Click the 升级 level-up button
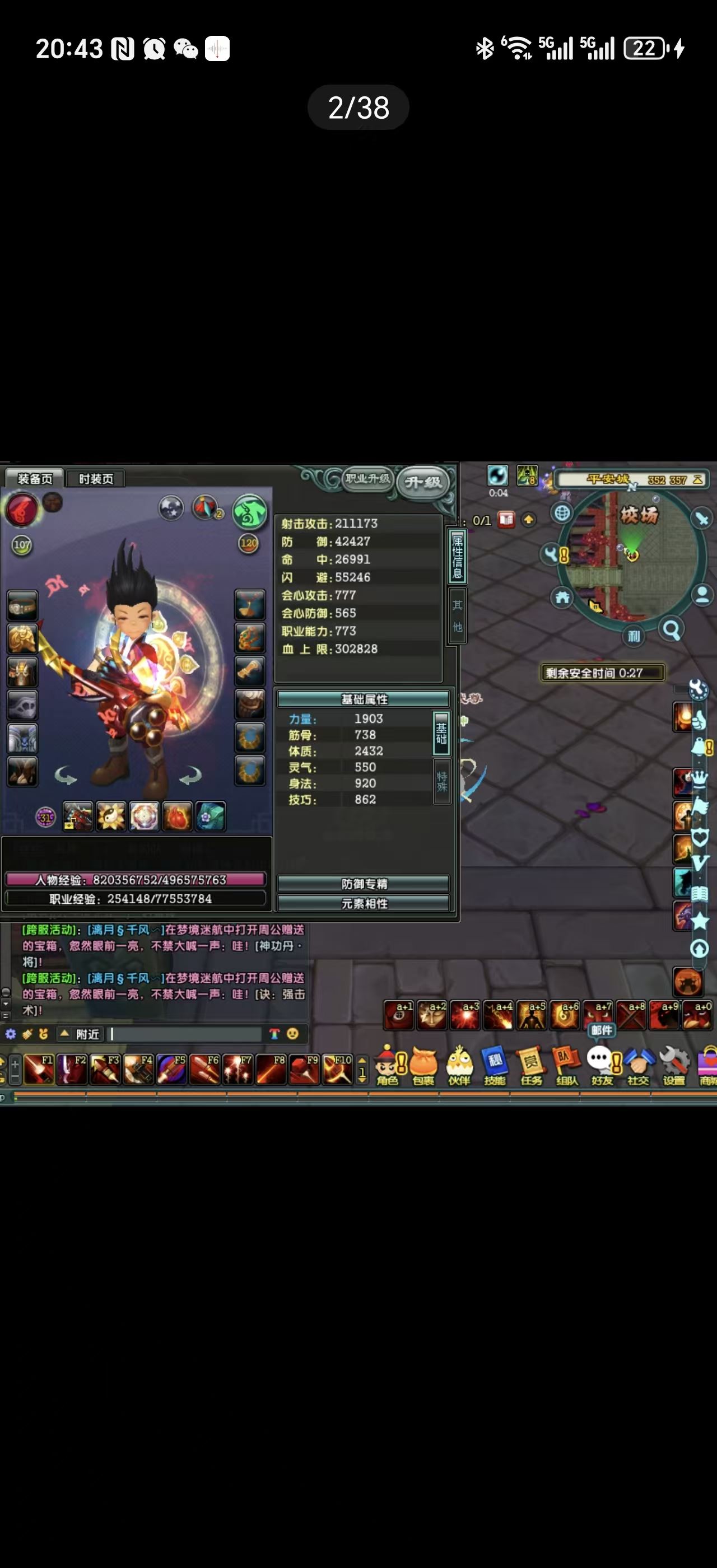This screenshot has height=1568, width=717. [x=423, y=483]
